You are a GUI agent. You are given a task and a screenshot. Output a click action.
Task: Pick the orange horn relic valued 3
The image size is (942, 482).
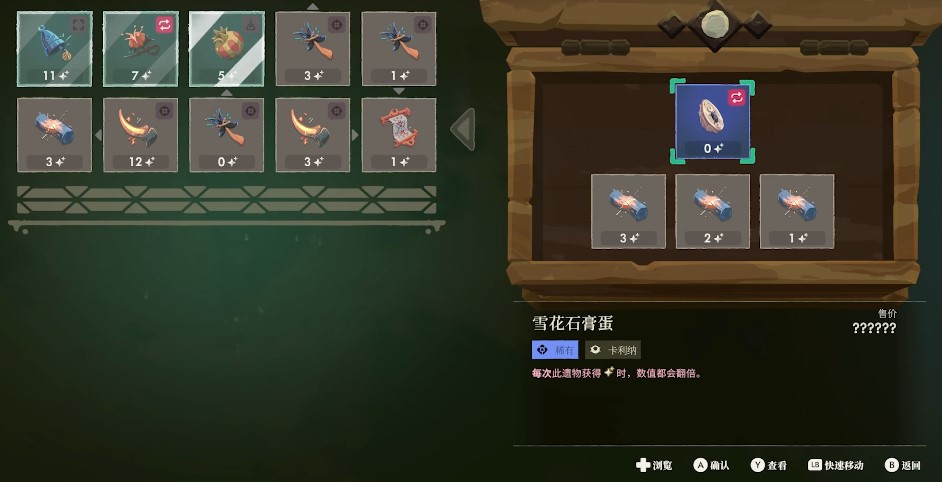point(312,134)
